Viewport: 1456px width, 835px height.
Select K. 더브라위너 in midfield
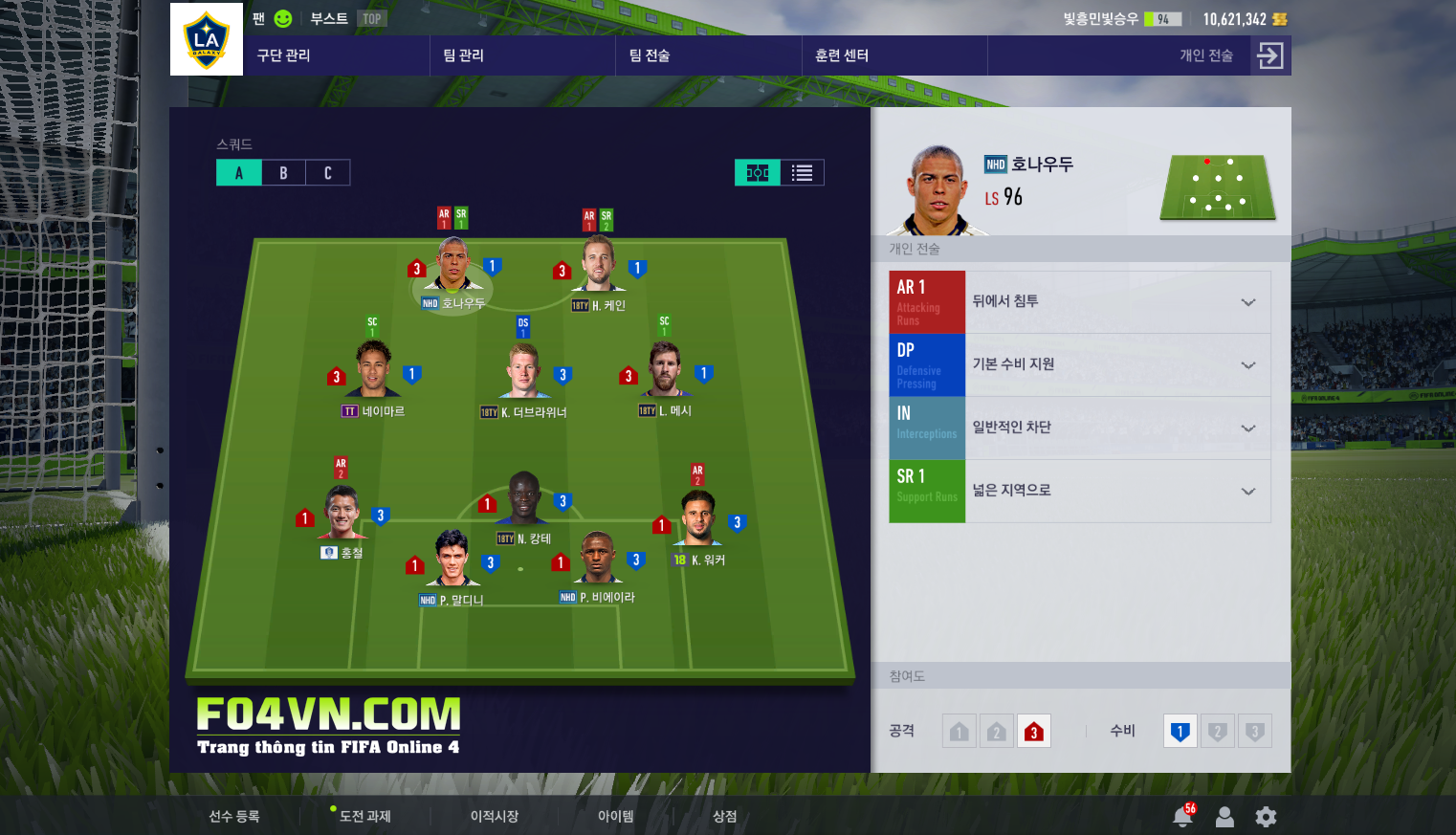[x=523, y=373]
